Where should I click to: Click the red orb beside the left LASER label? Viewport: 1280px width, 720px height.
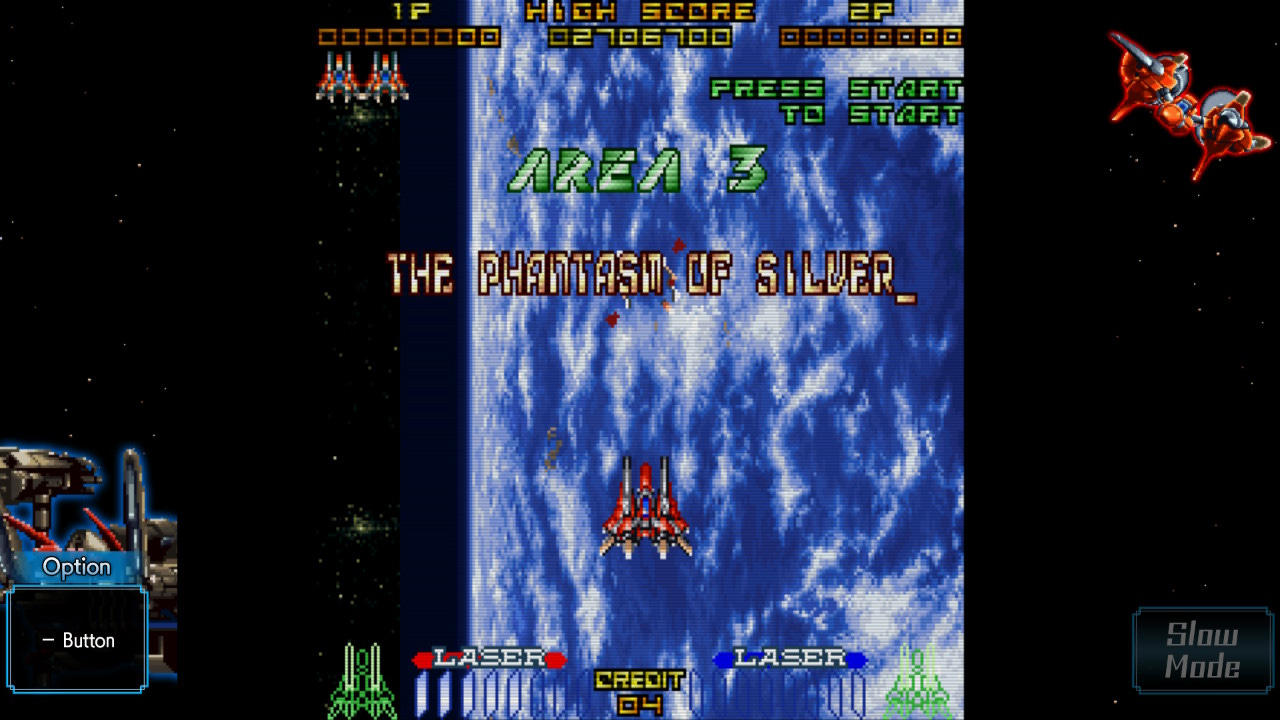point(424,659)
